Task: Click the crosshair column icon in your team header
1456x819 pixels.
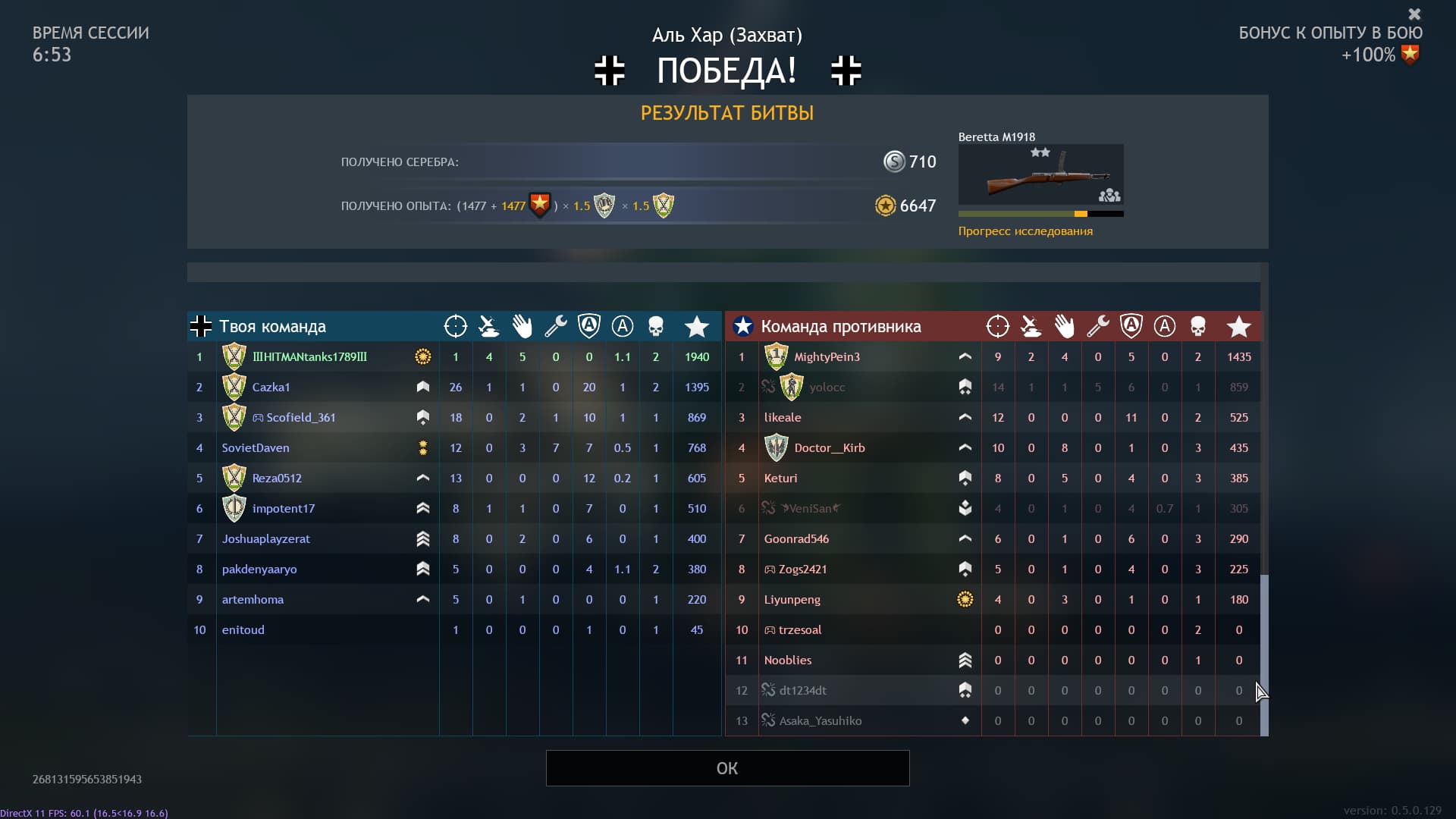Action: point(456,326)
